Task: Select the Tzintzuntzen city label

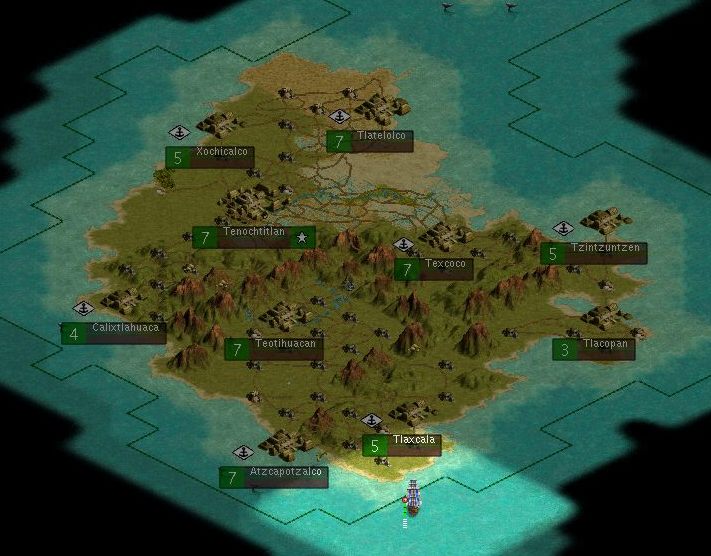Action: [x=594, y=254]
